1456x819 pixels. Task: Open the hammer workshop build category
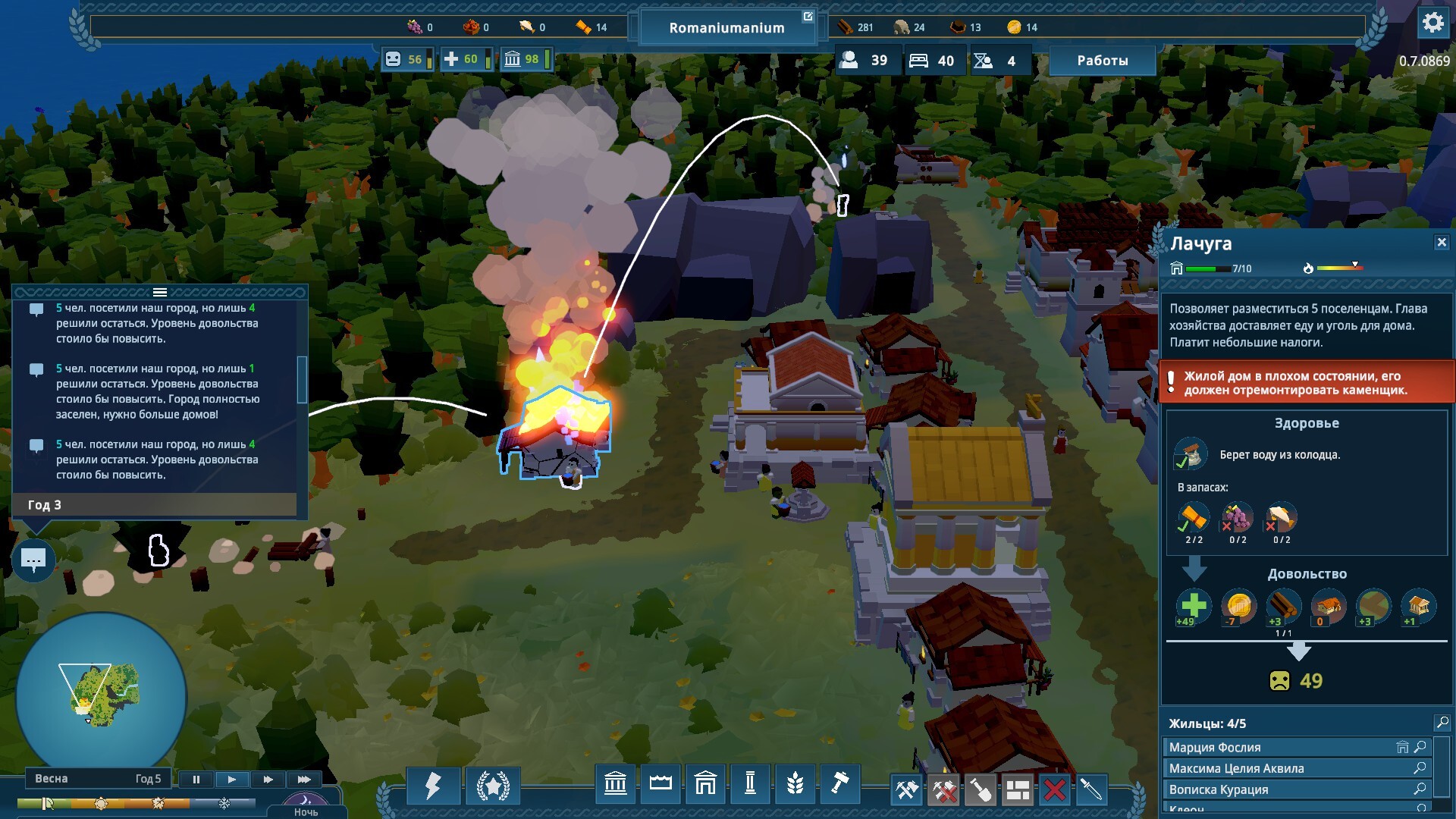839,783
